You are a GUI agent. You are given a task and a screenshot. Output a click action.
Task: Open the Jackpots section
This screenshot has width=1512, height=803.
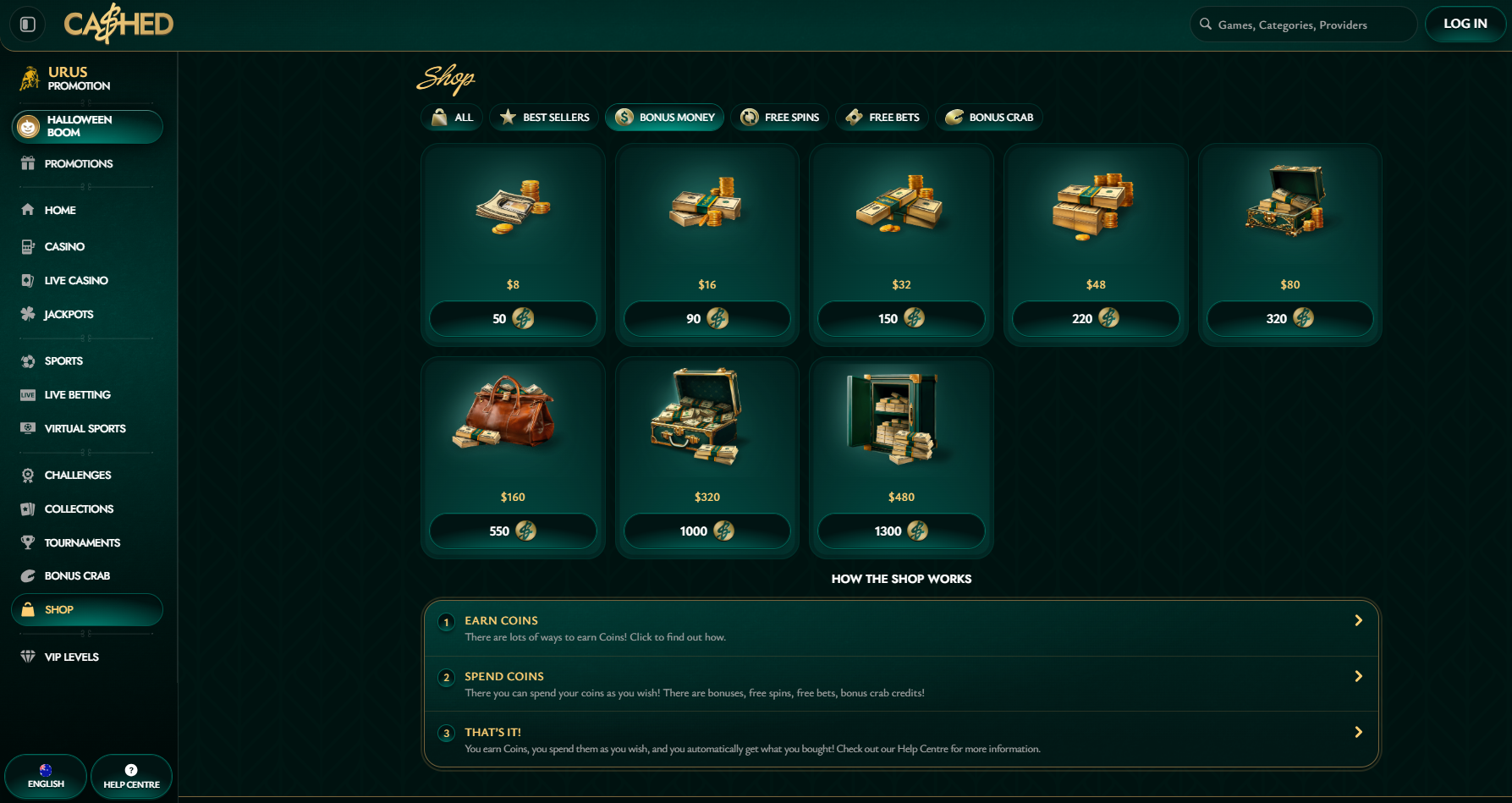pyautogui.click(x=69, y=315)
